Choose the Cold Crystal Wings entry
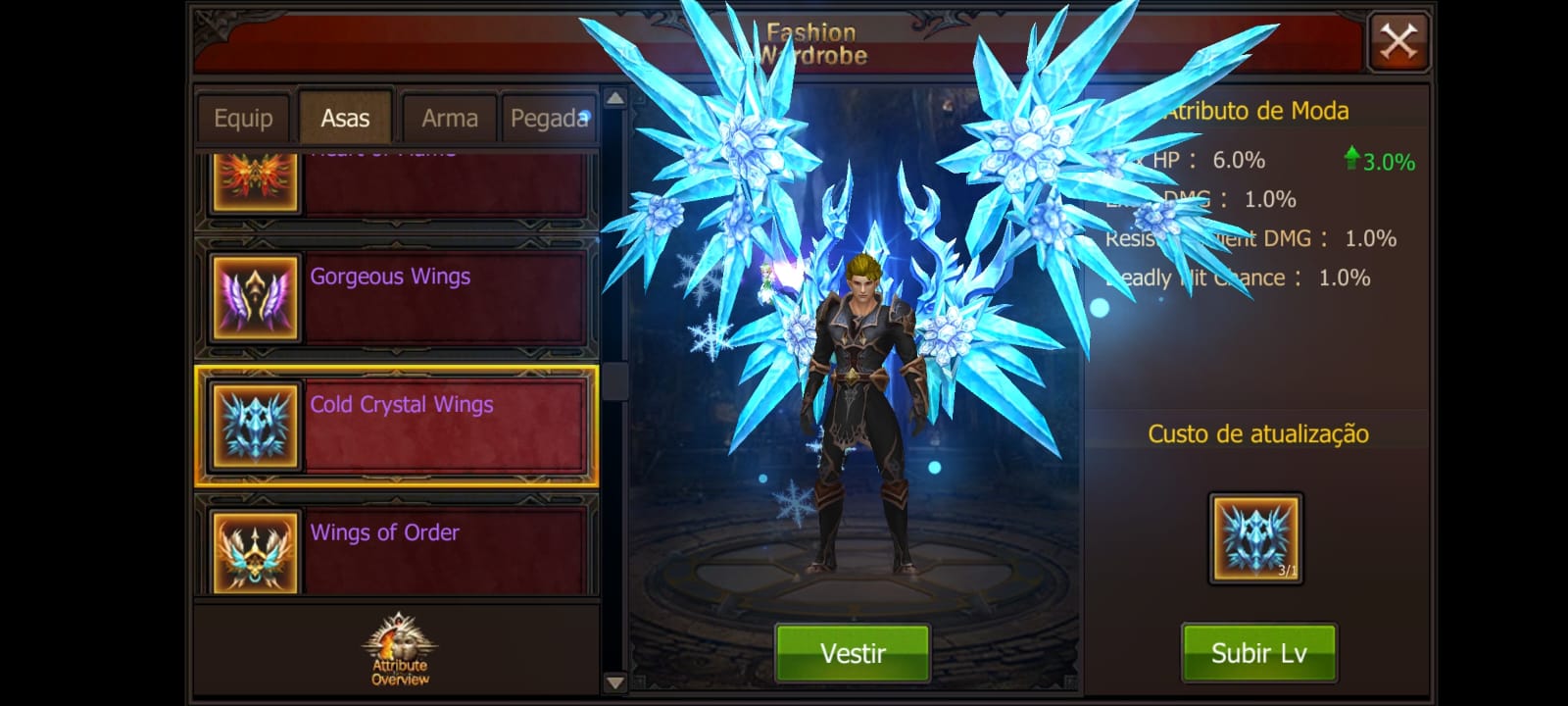 pyautogui.click(x=397, y=426)
